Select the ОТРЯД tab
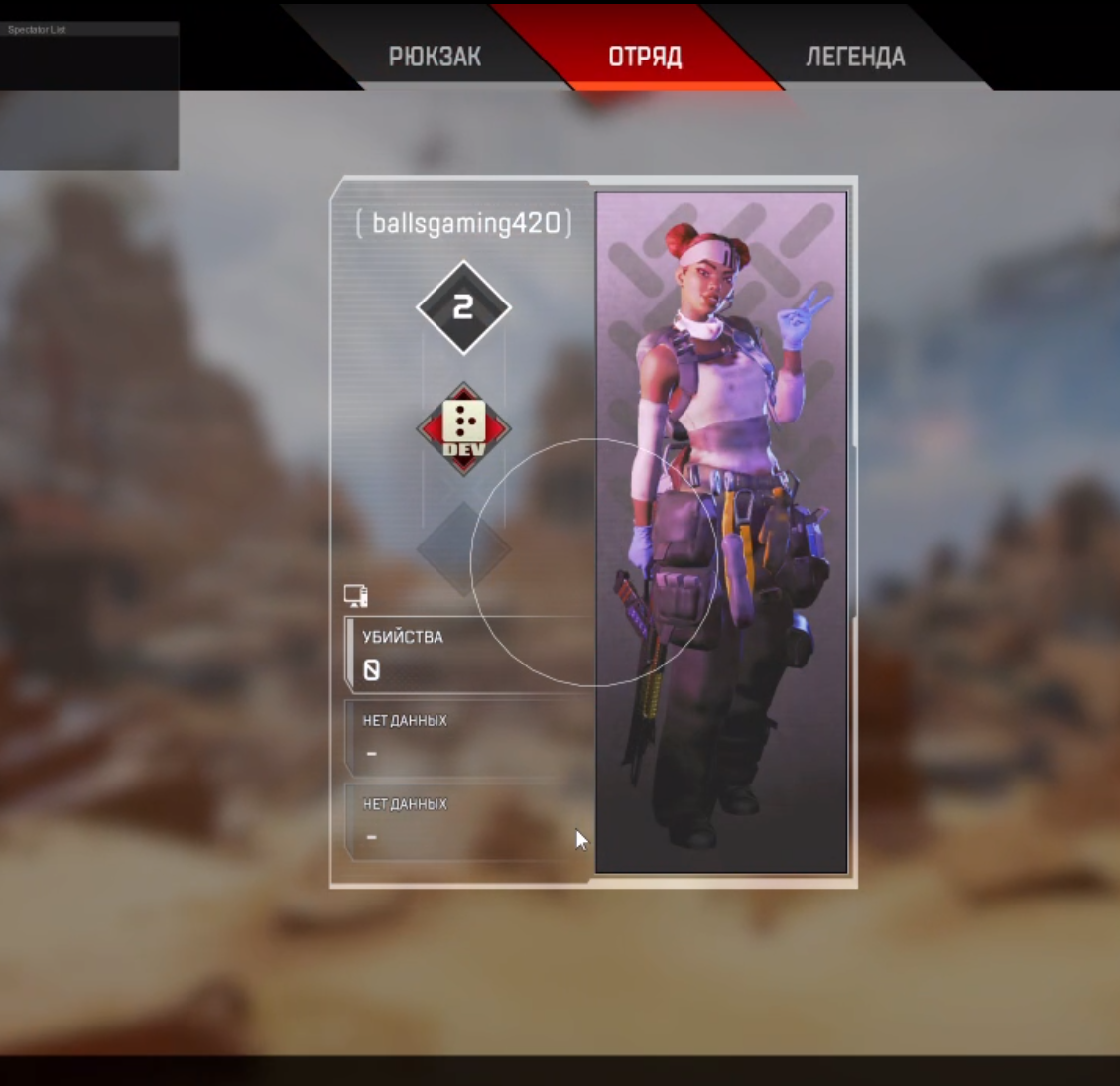This screenshot has height=1086, width=1120. 645,57
